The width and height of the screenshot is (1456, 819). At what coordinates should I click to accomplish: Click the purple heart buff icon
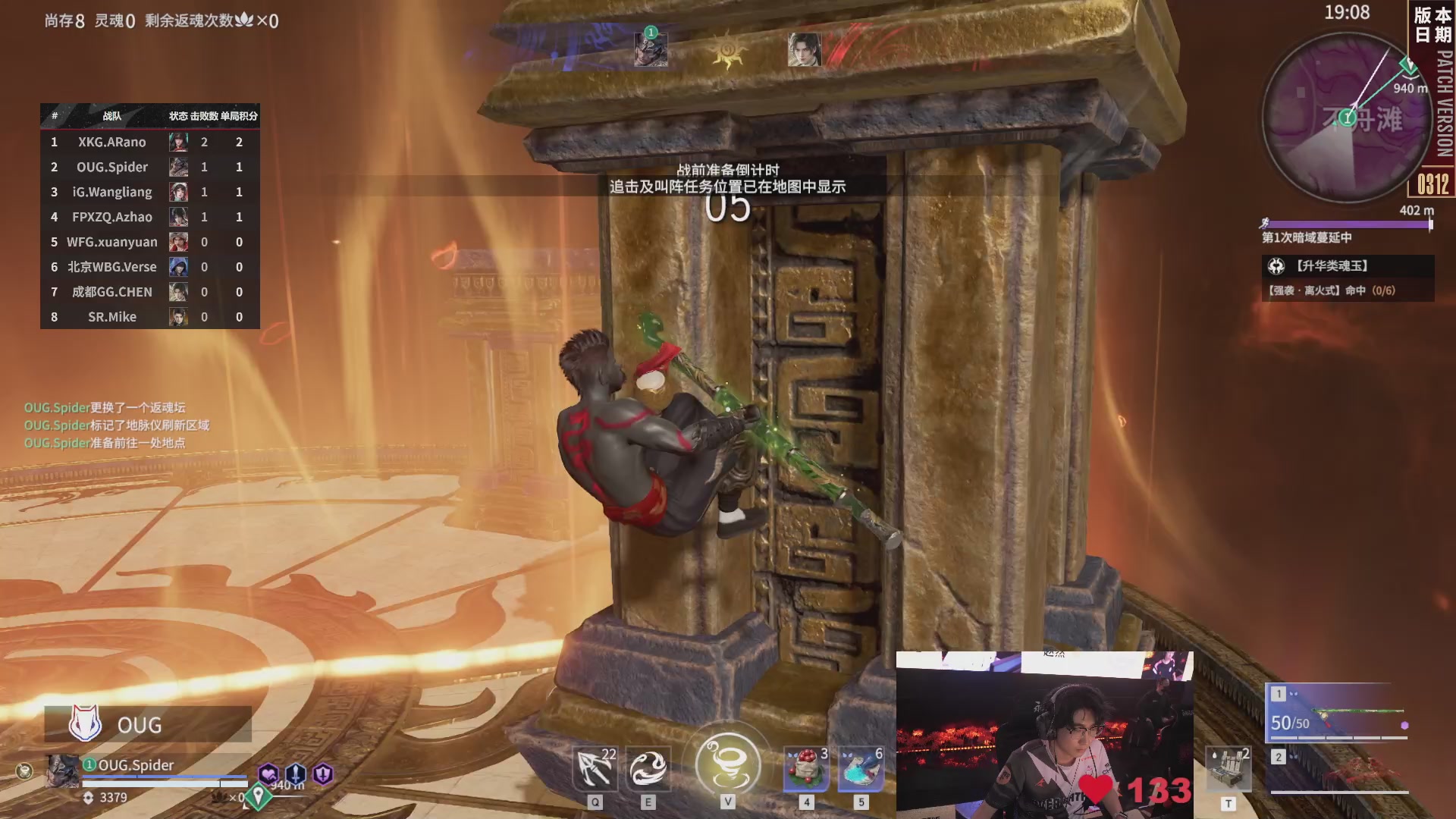click(268, 773)
